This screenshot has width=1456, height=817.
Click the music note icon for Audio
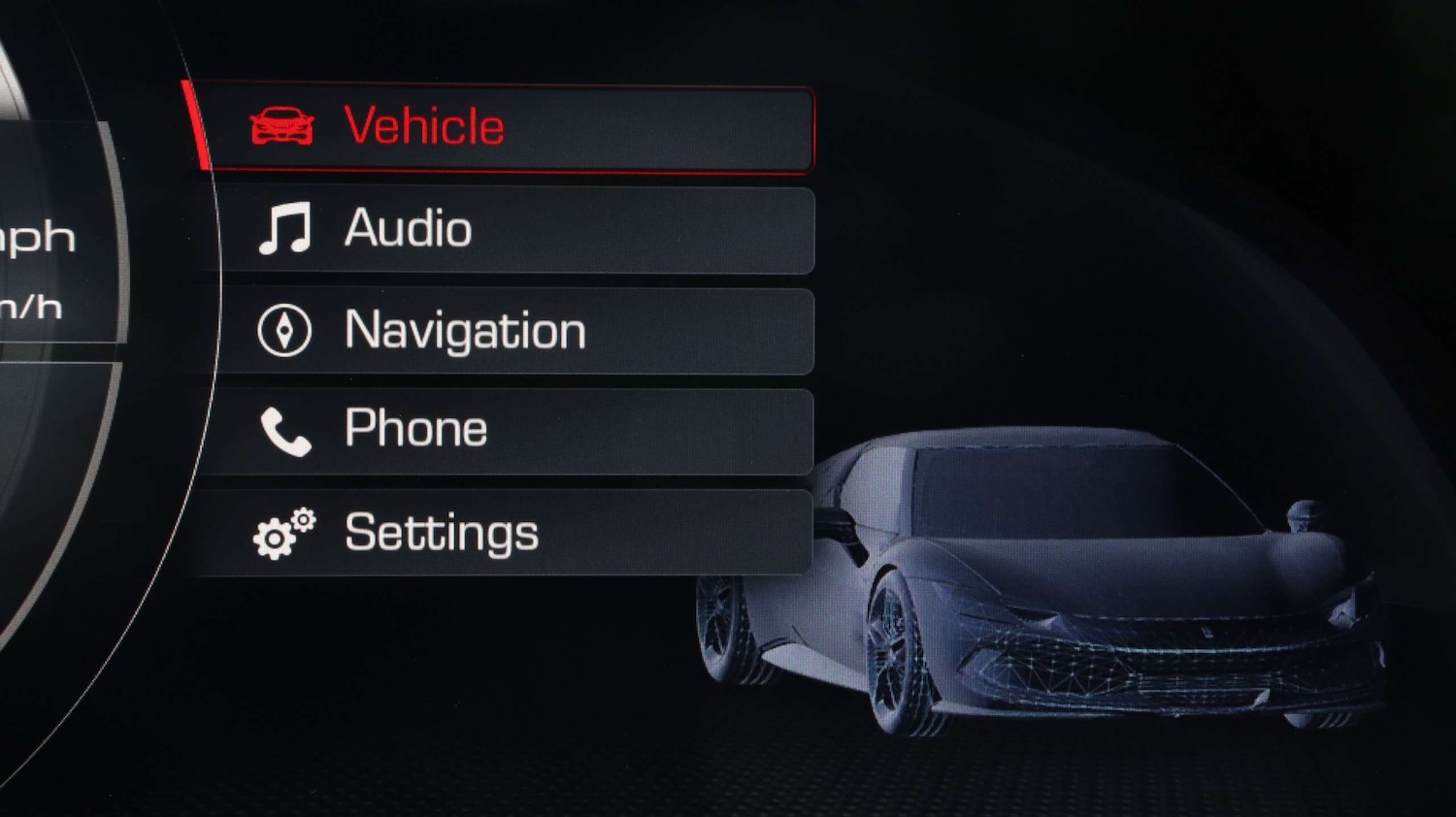[x=286, y=229]
